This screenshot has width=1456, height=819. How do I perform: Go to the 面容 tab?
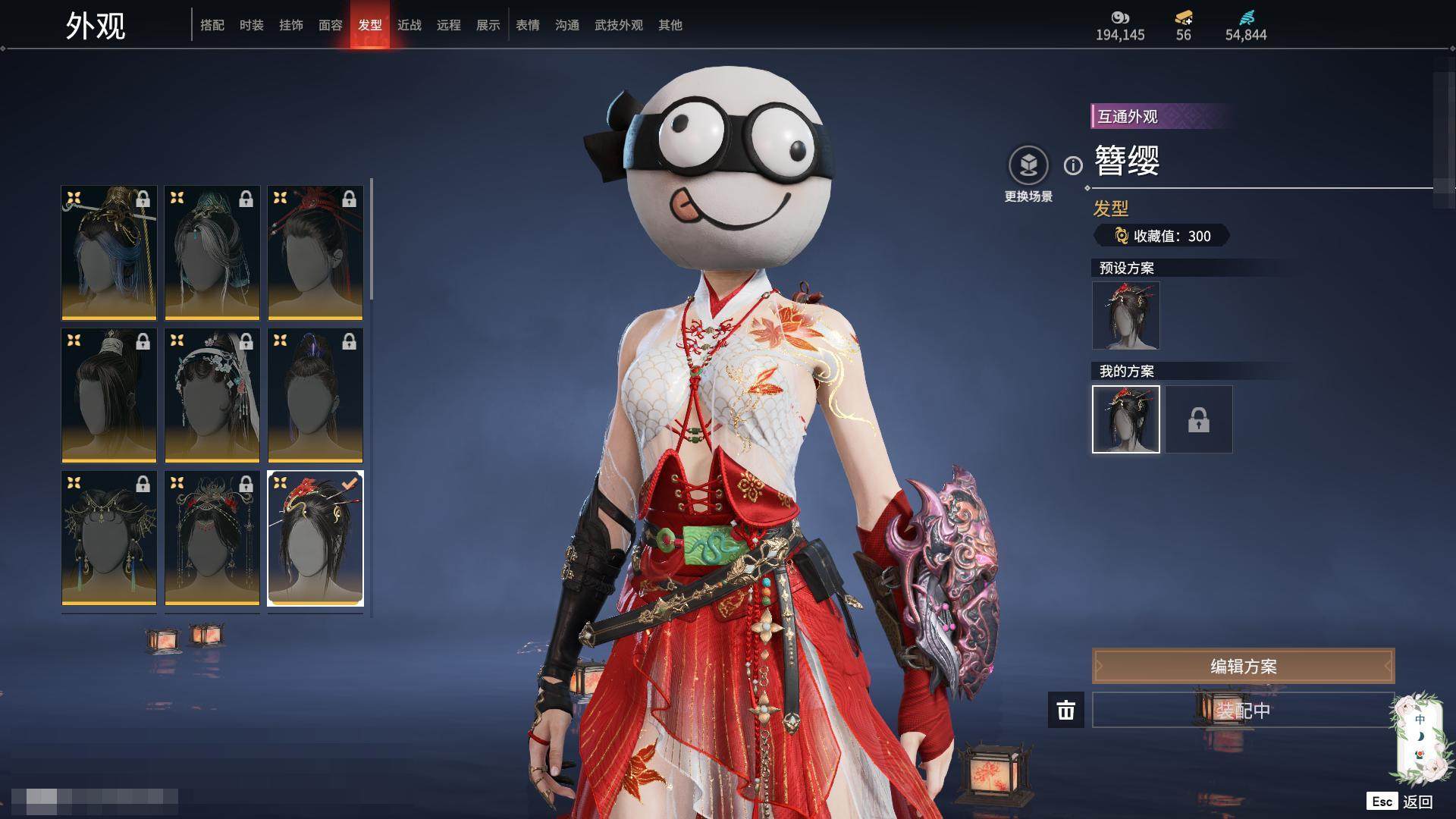coord(331,25)
